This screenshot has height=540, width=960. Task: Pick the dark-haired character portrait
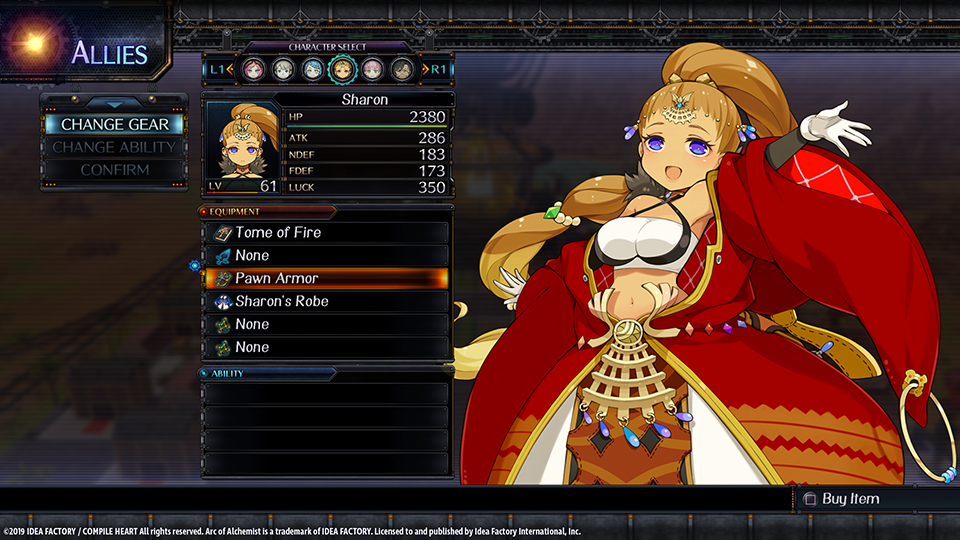402,69
